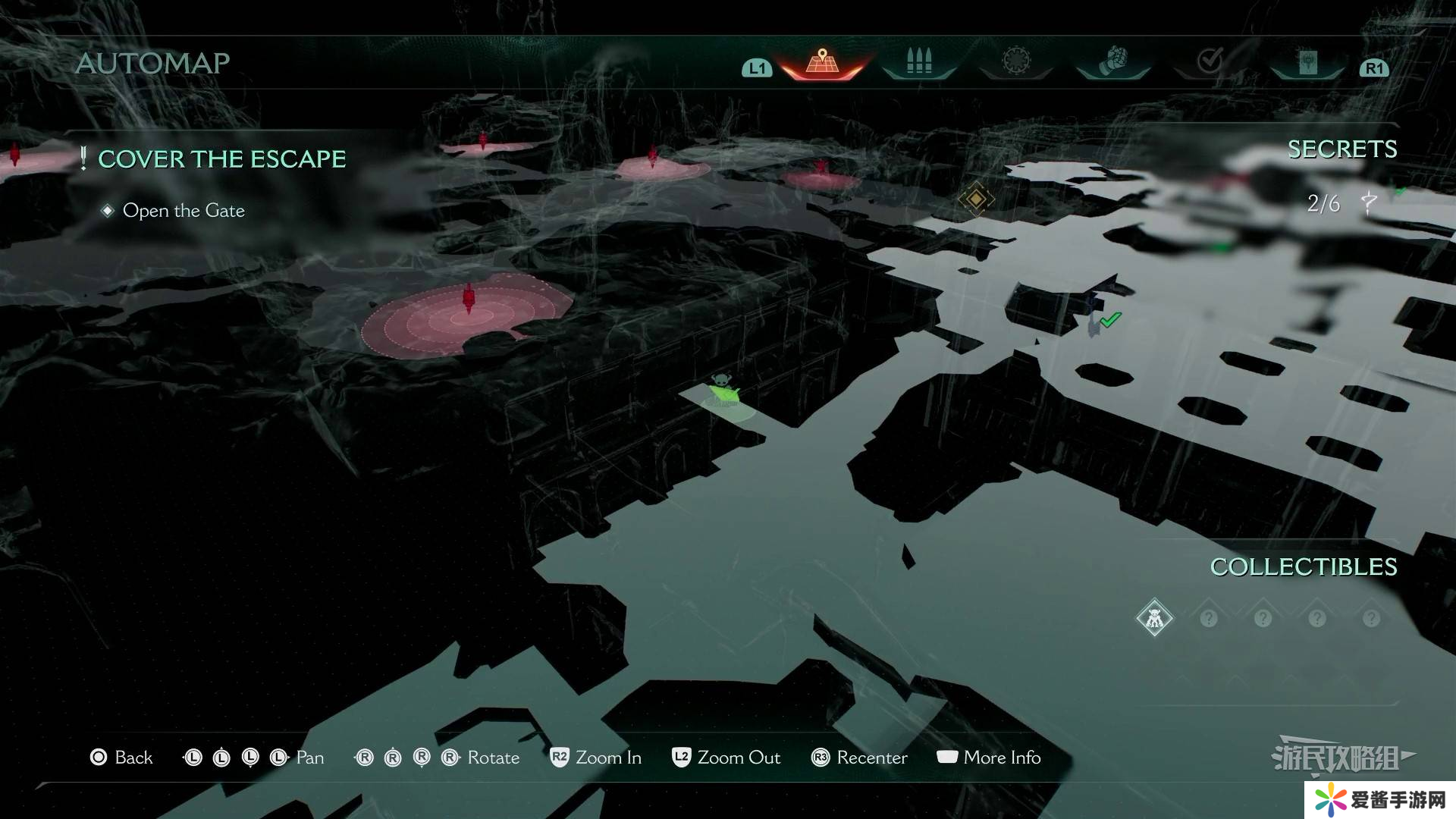Go back using the Back option
The image size is (1456, 819).
[121, 758]
